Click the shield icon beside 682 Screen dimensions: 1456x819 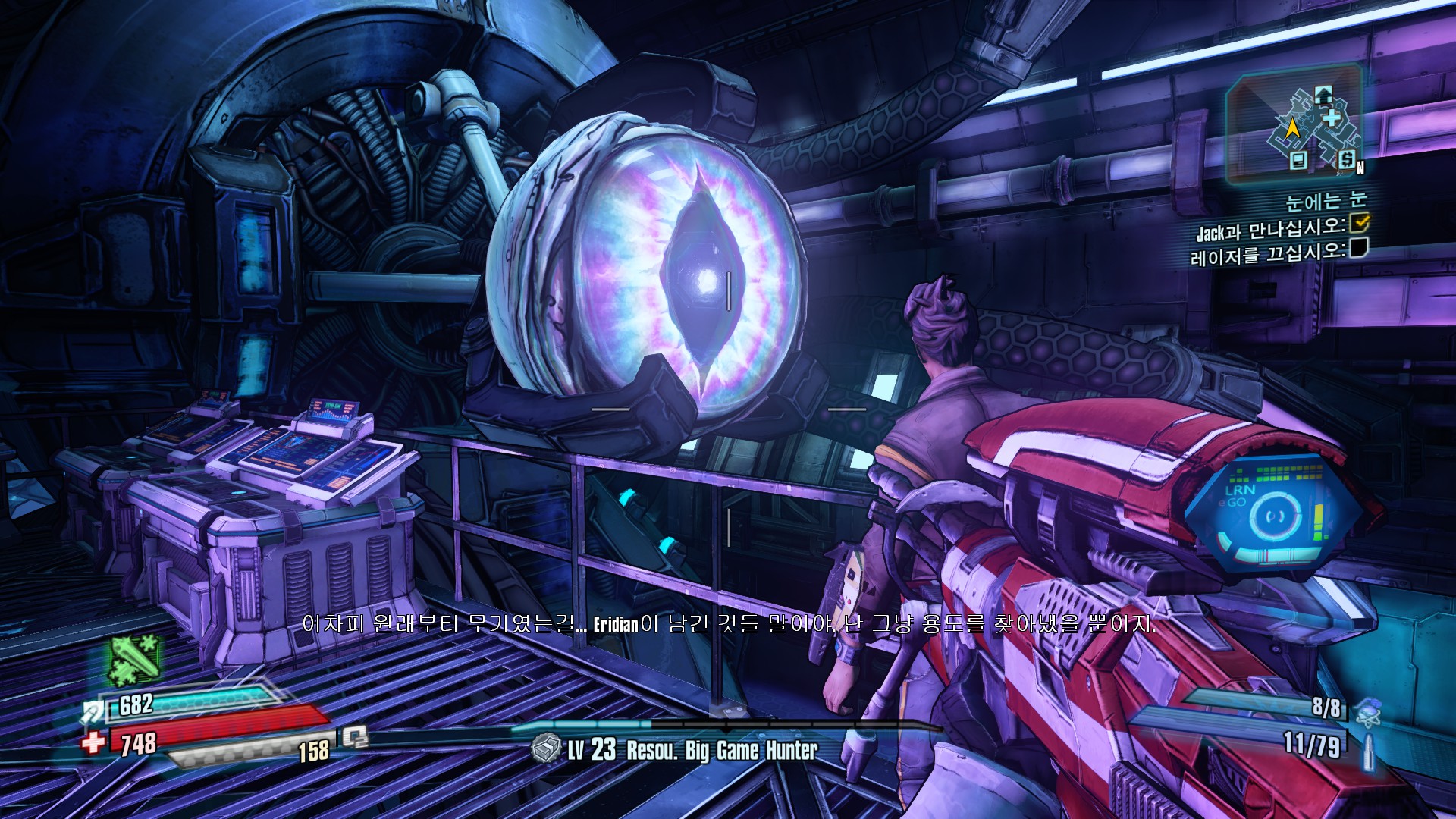coord(94,711)
